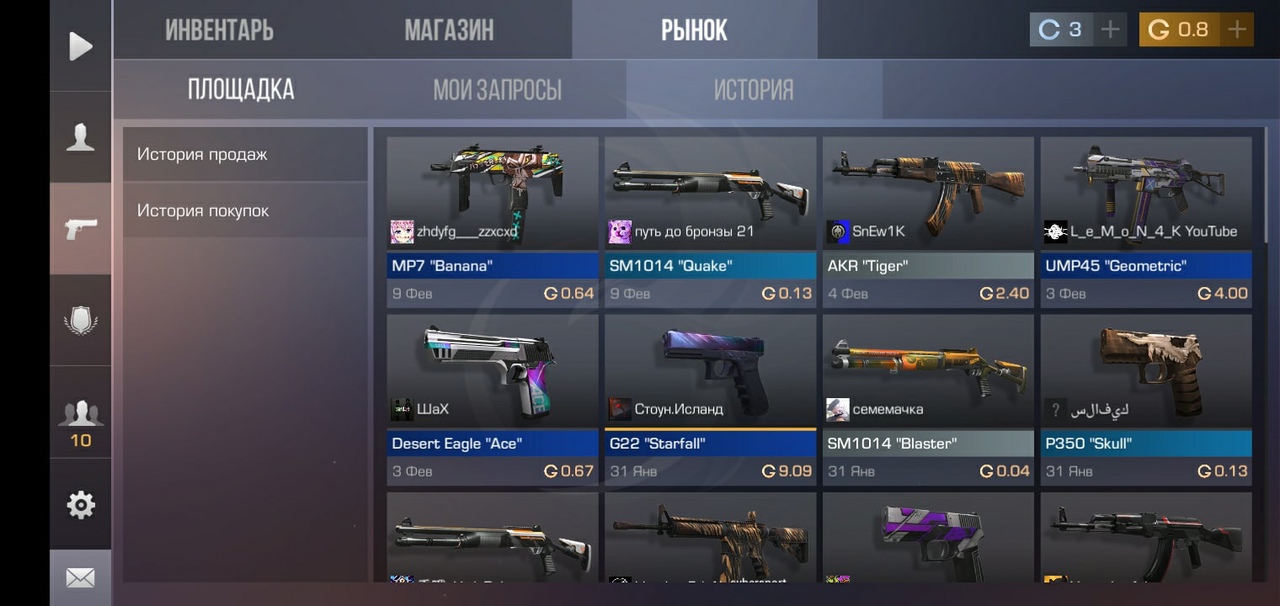
Task: Show История продаж list
Action: pyautogui.click(x=245, y=154)
